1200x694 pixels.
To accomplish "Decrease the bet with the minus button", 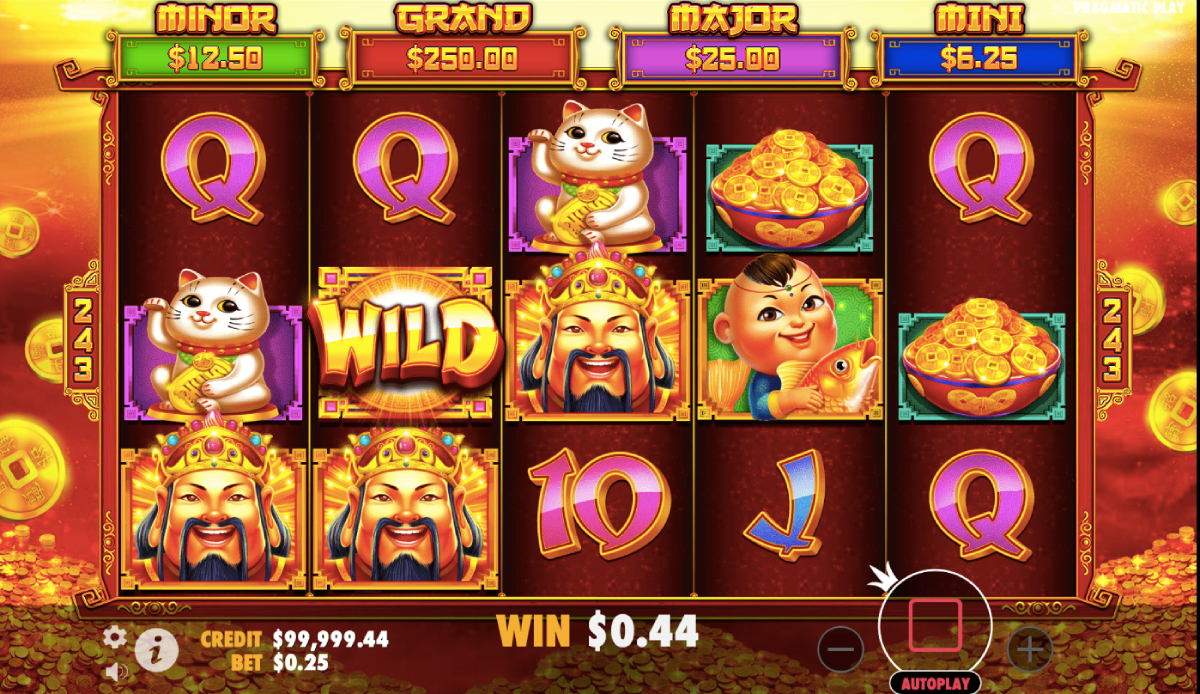I will pos(841,650).
